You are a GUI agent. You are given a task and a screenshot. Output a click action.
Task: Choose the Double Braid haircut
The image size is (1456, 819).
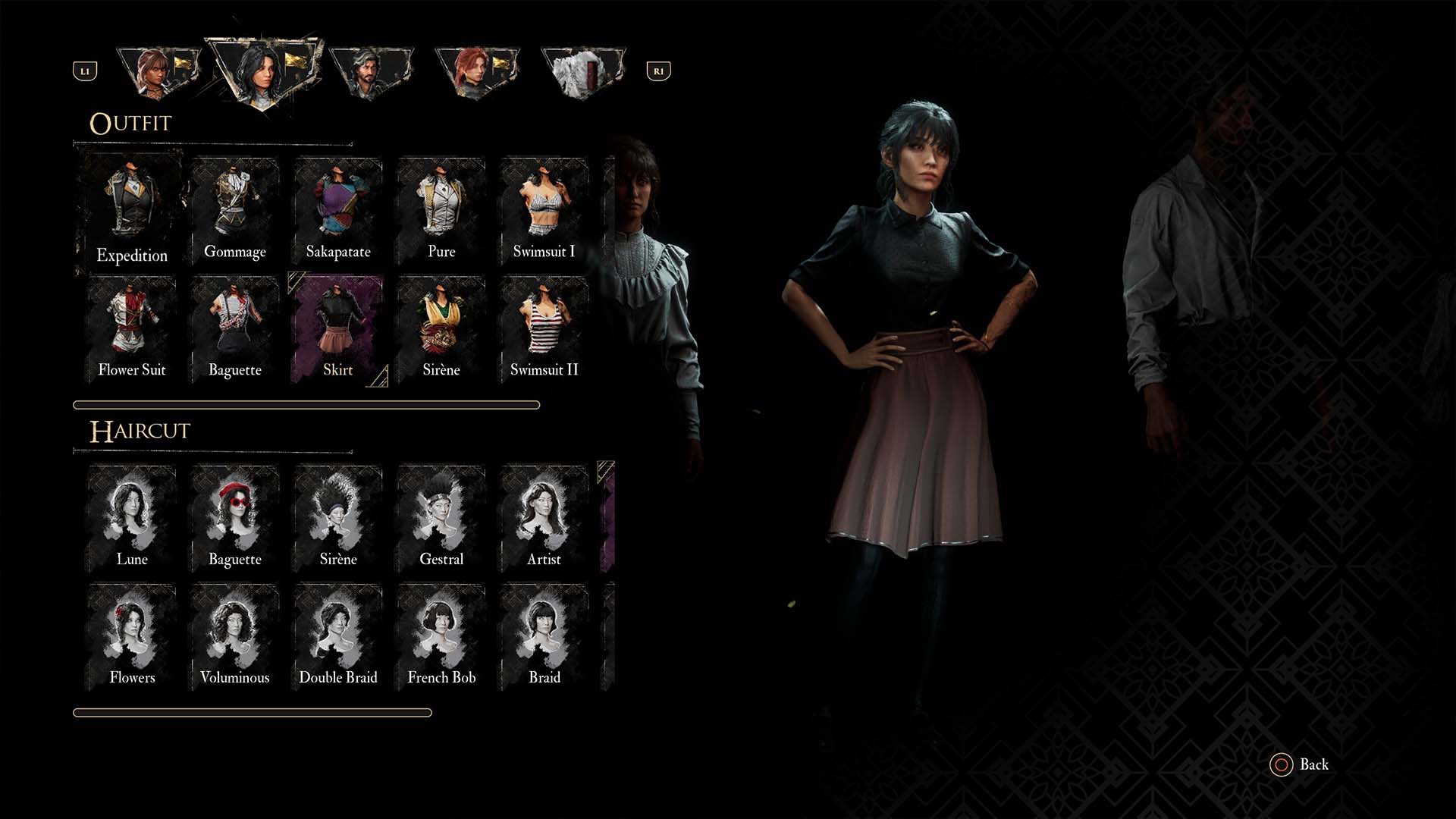point(337,637)
